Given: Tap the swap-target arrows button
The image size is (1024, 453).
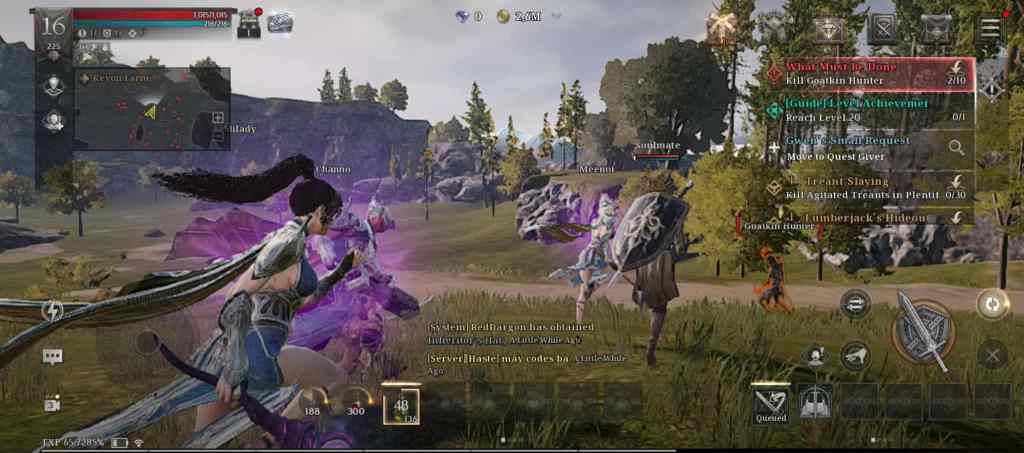Looking at the screenshot, I should (x=855, y=304).
